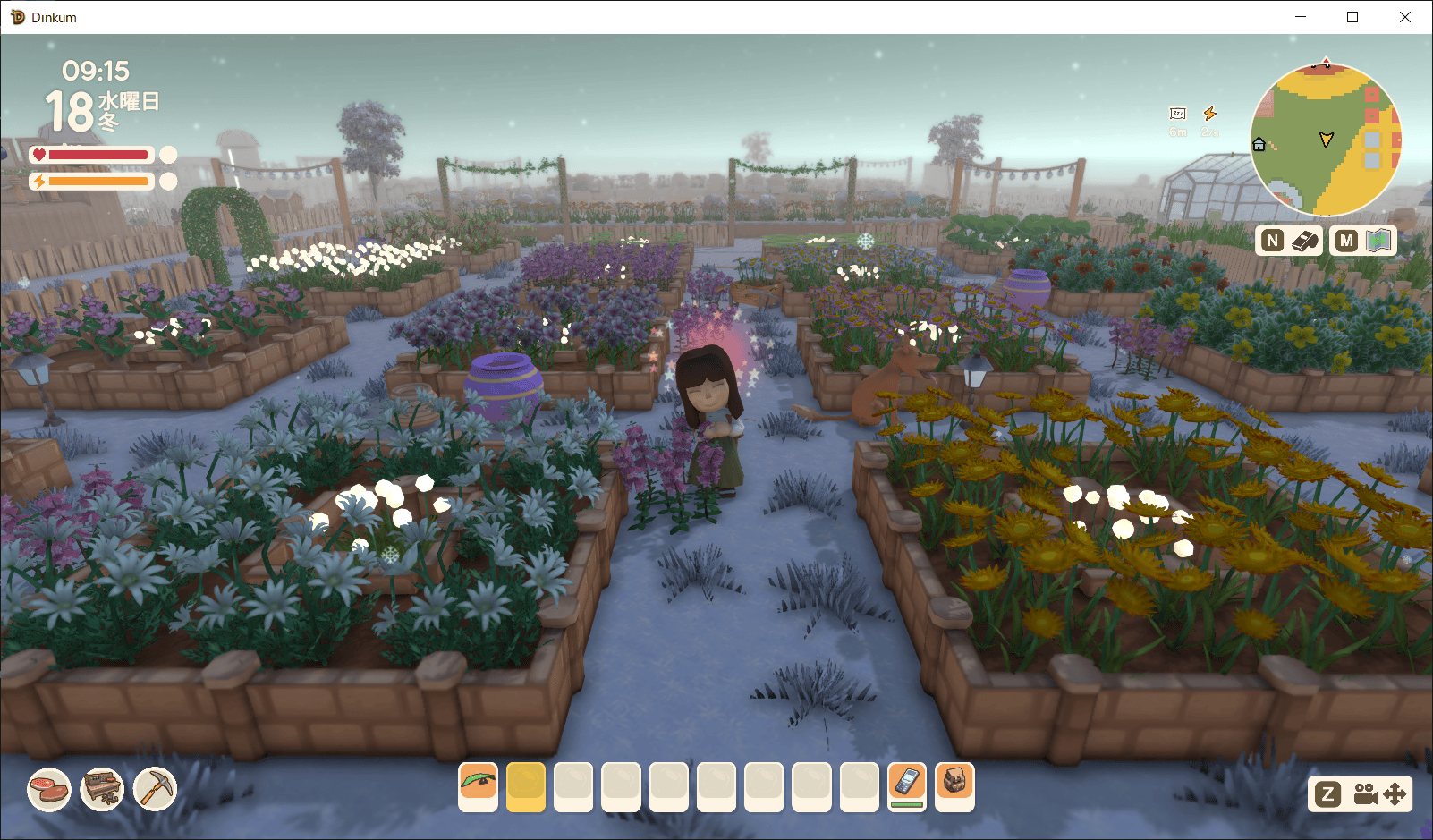The width and height of the screenshot is (1433, 840).
Task: Select the highlighted yellow hotbar slot
Action: coord(526,786)
